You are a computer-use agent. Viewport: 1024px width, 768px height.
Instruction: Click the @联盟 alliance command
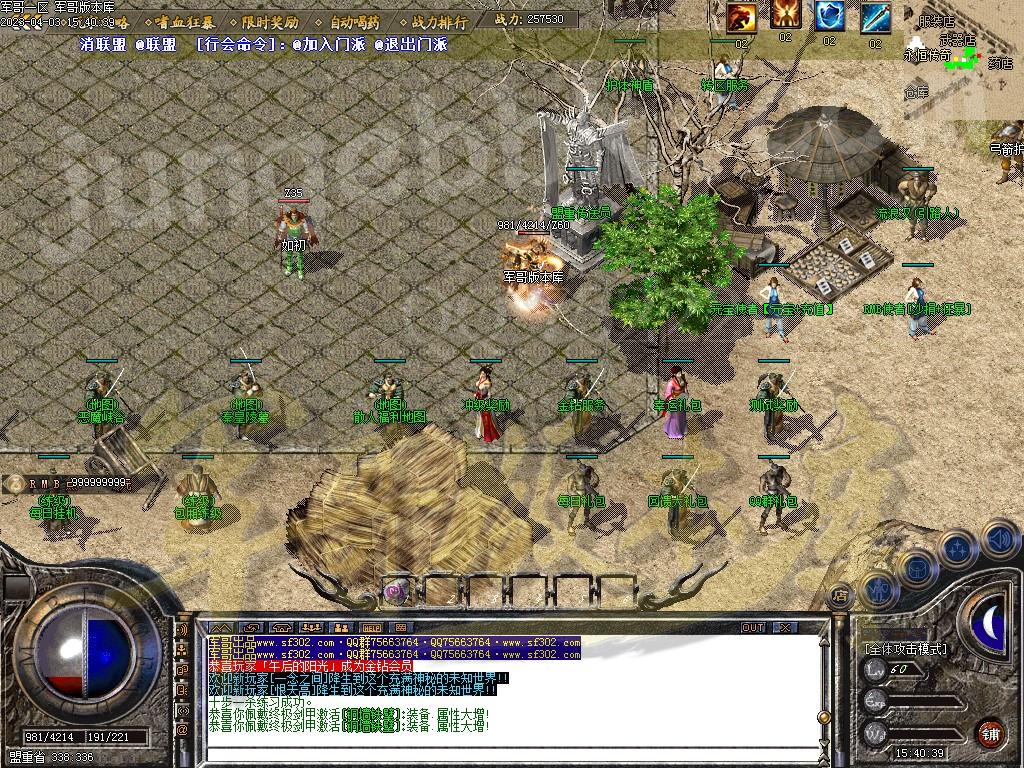(156, 44)
